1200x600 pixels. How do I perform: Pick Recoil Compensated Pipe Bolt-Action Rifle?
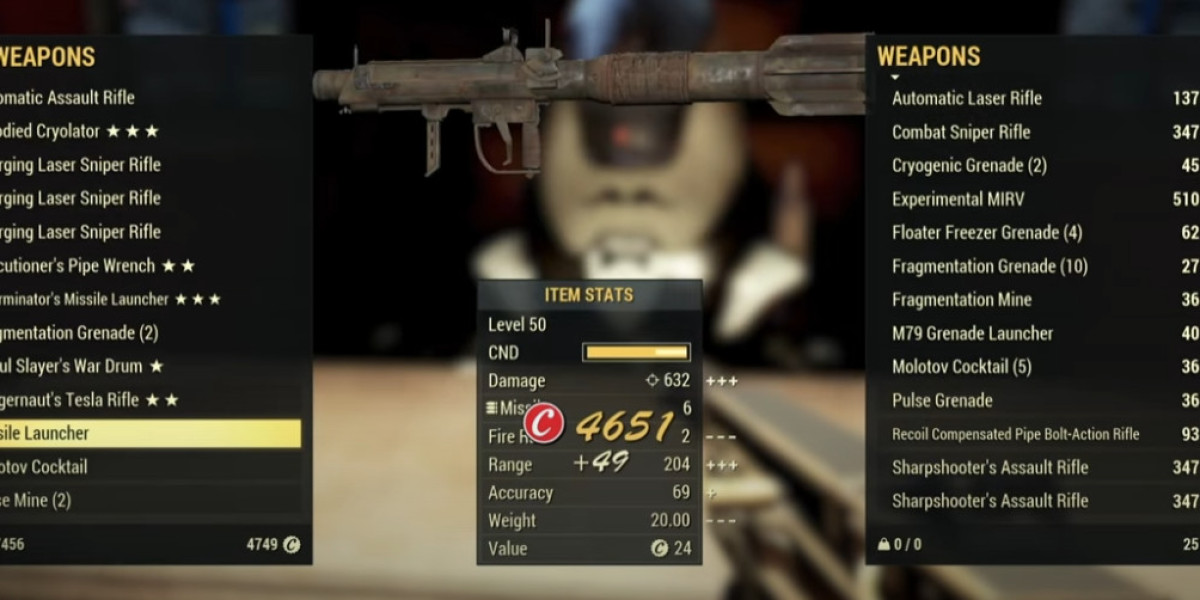(1015, 434)
